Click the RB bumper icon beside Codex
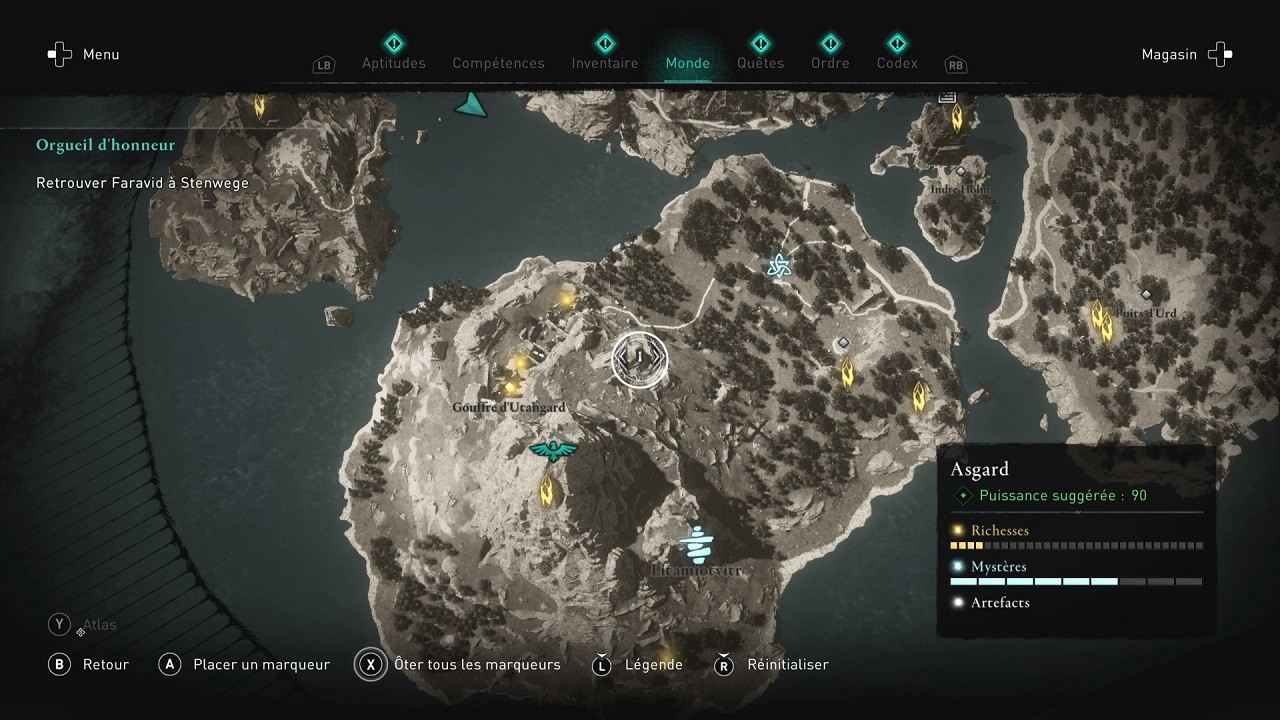The image size is (1280, 720). coord(955,64)
